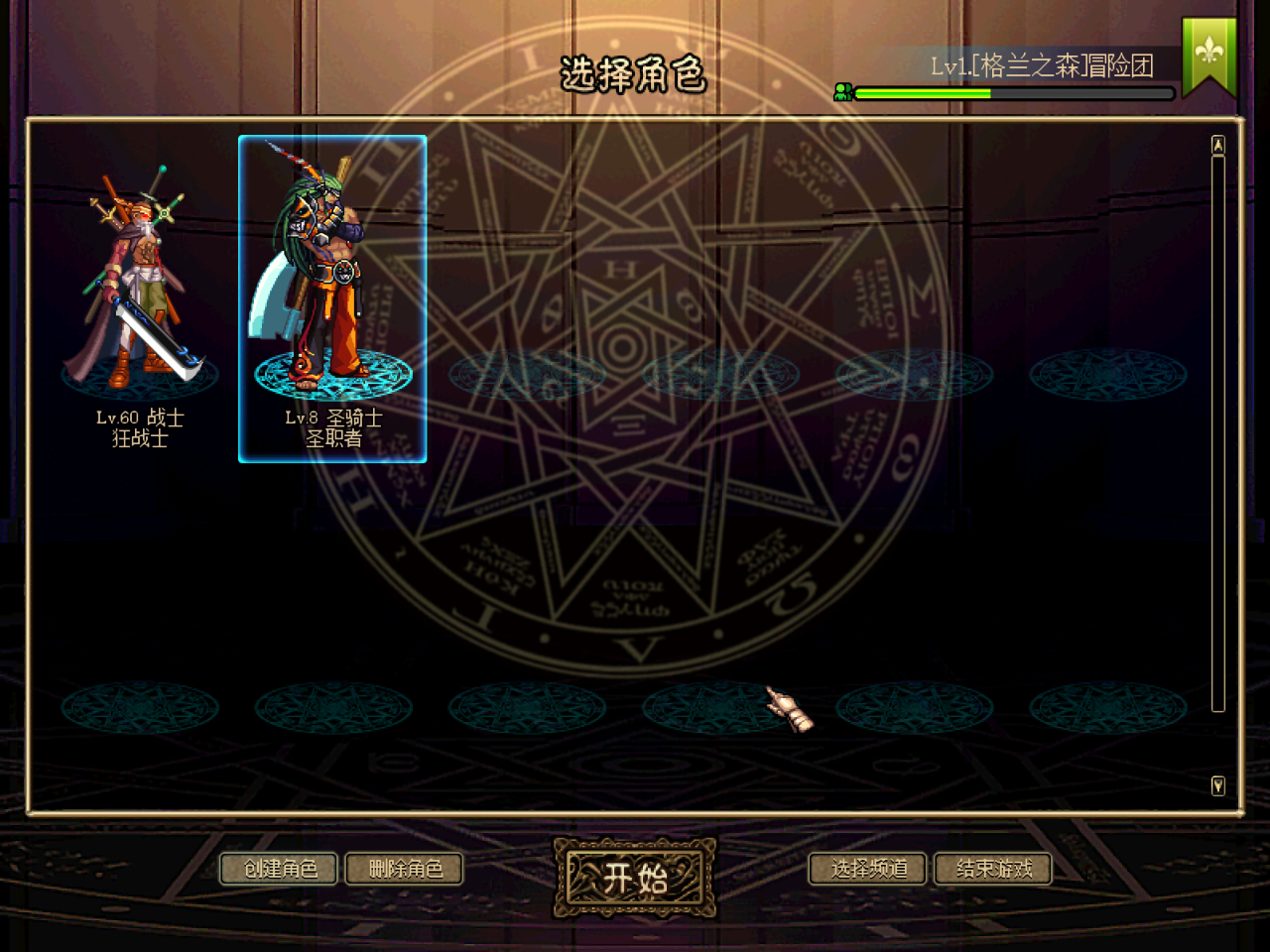Click the 创建角色 (Create Character) button
1270x952 pixels.
coord(279,870)
